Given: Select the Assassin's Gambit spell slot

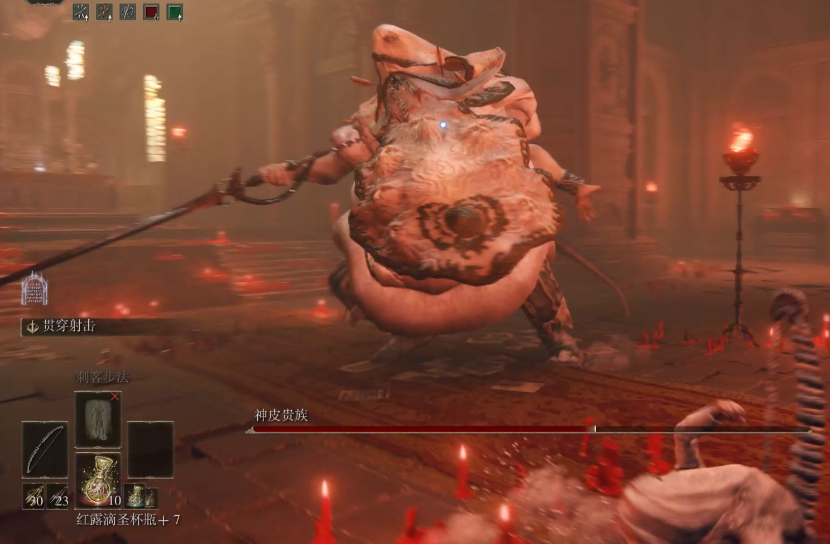Looking at the screenshot, I should point(98,418).
